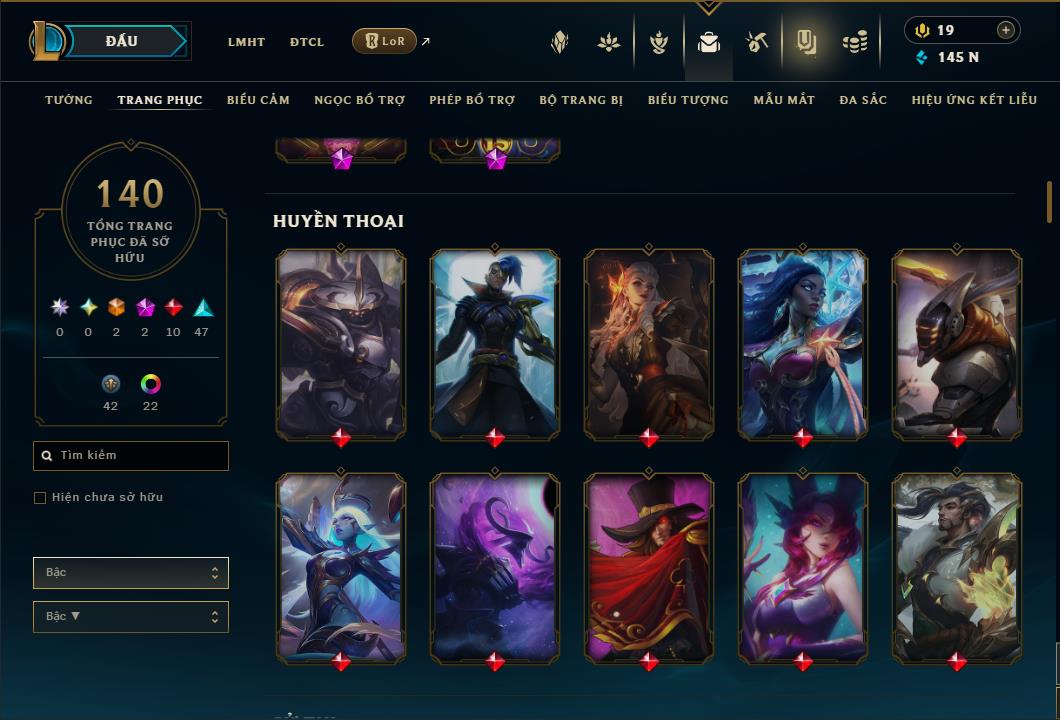Open the LMHT game tab
The image size is (1060, 720).
(x=246, y=42)
